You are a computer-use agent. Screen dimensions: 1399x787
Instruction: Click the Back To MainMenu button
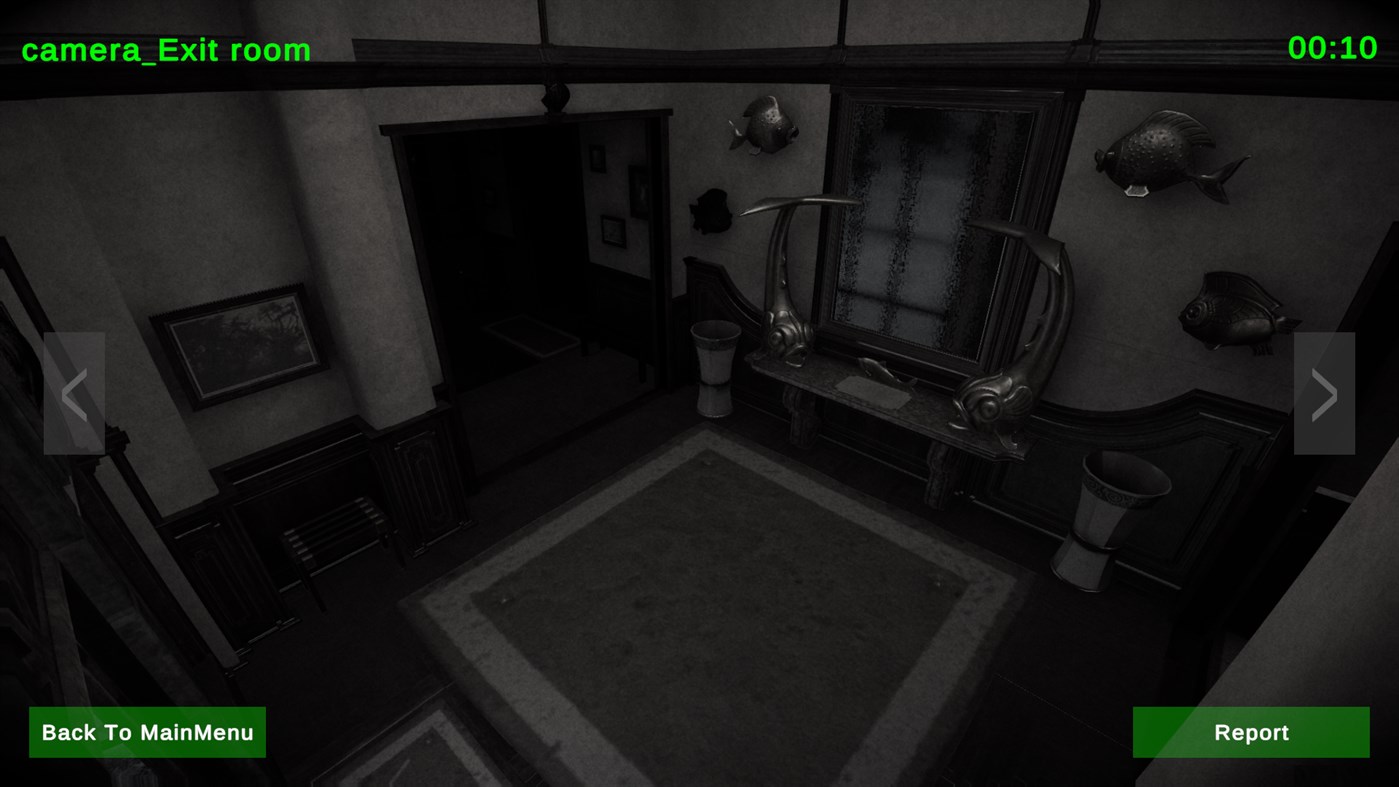(x=147, y=731)
